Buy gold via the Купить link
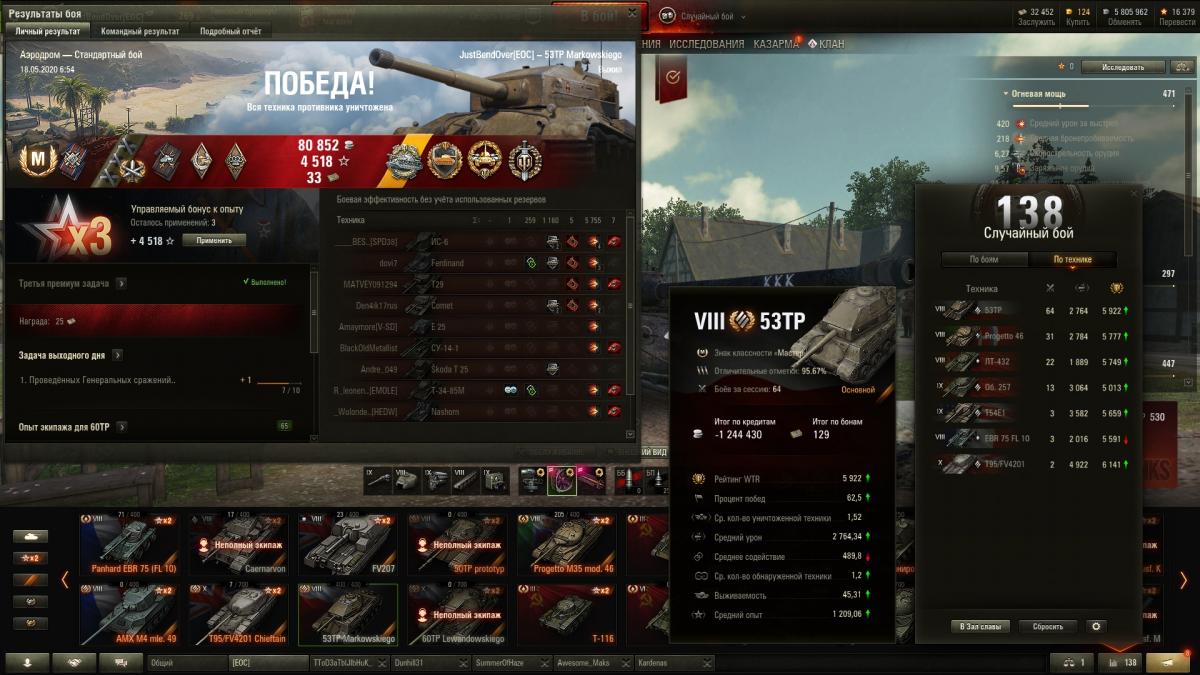 [1077, 21]
